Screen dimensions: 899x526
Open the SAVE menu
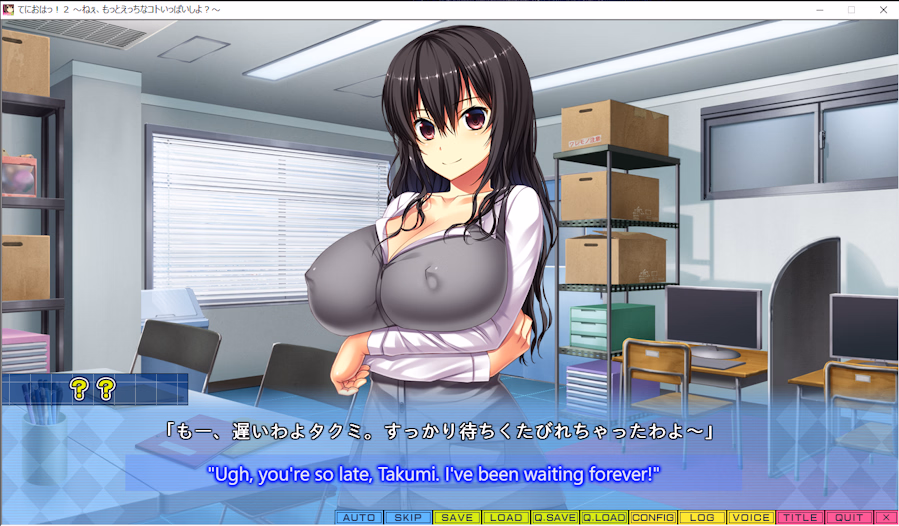point(457,518)
